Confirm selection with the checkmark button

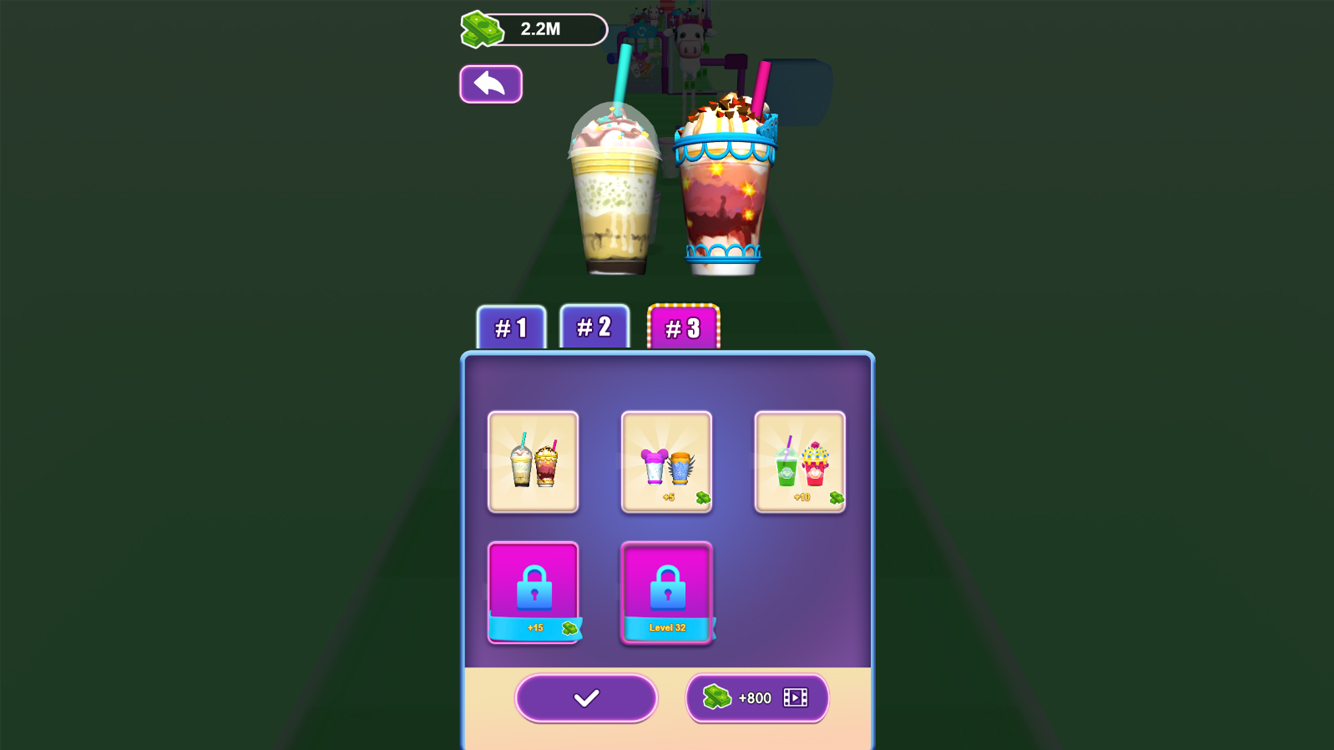[586, 697]
